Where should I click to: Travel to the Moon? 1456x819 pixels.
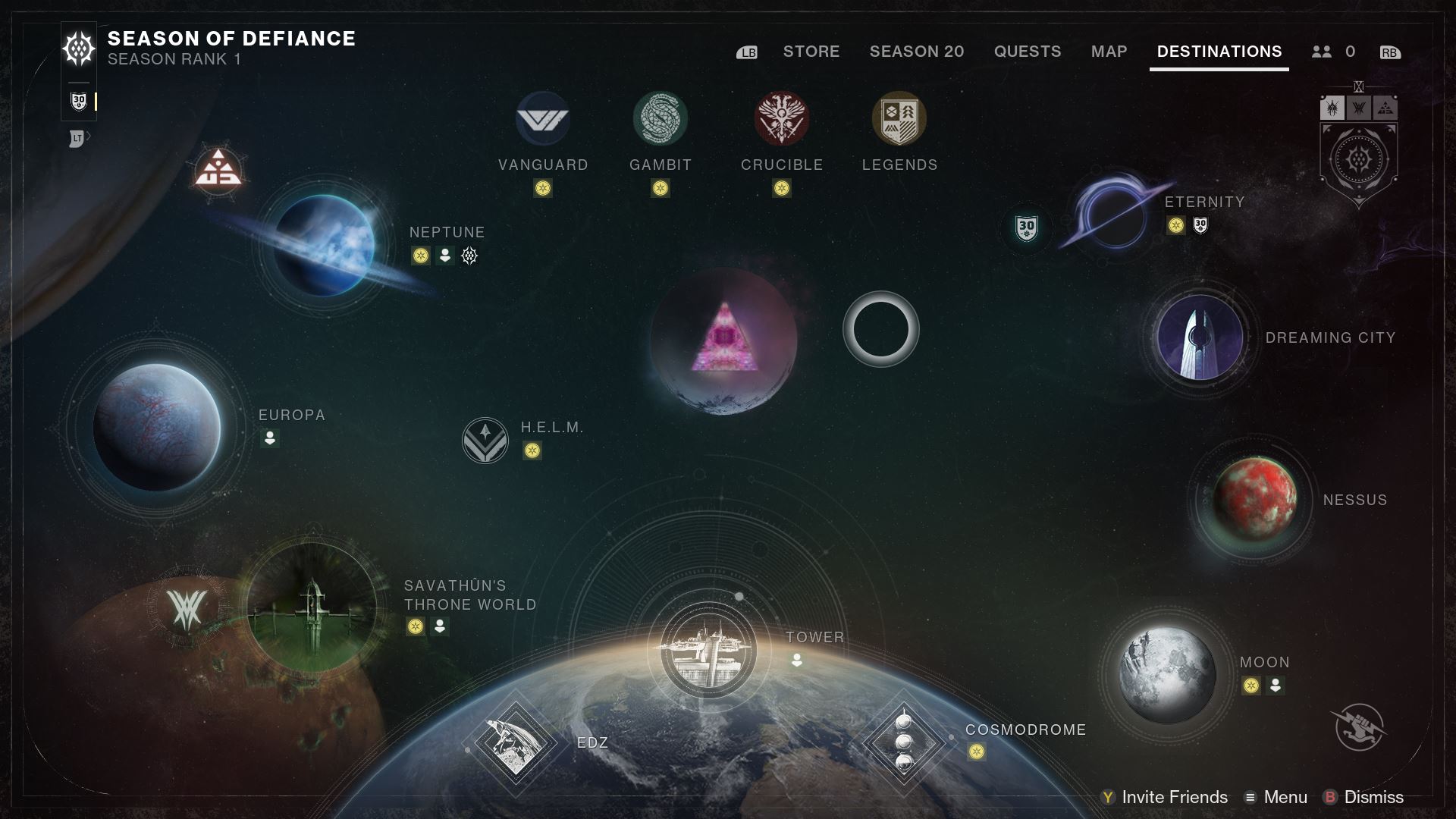1167,673
